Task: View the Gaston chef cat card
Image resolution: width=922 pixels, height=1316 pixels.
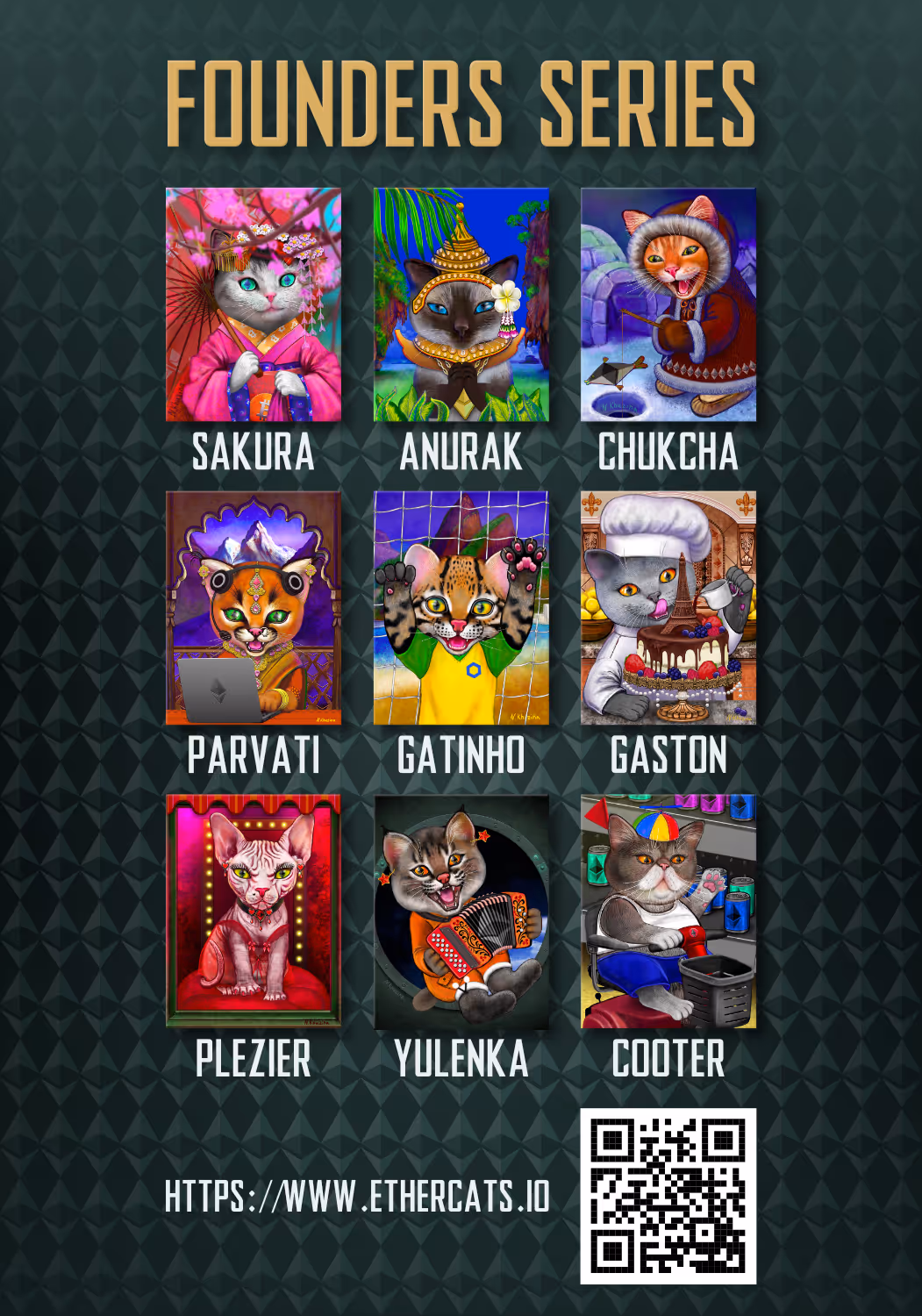Action: click(x=668, y=608)
